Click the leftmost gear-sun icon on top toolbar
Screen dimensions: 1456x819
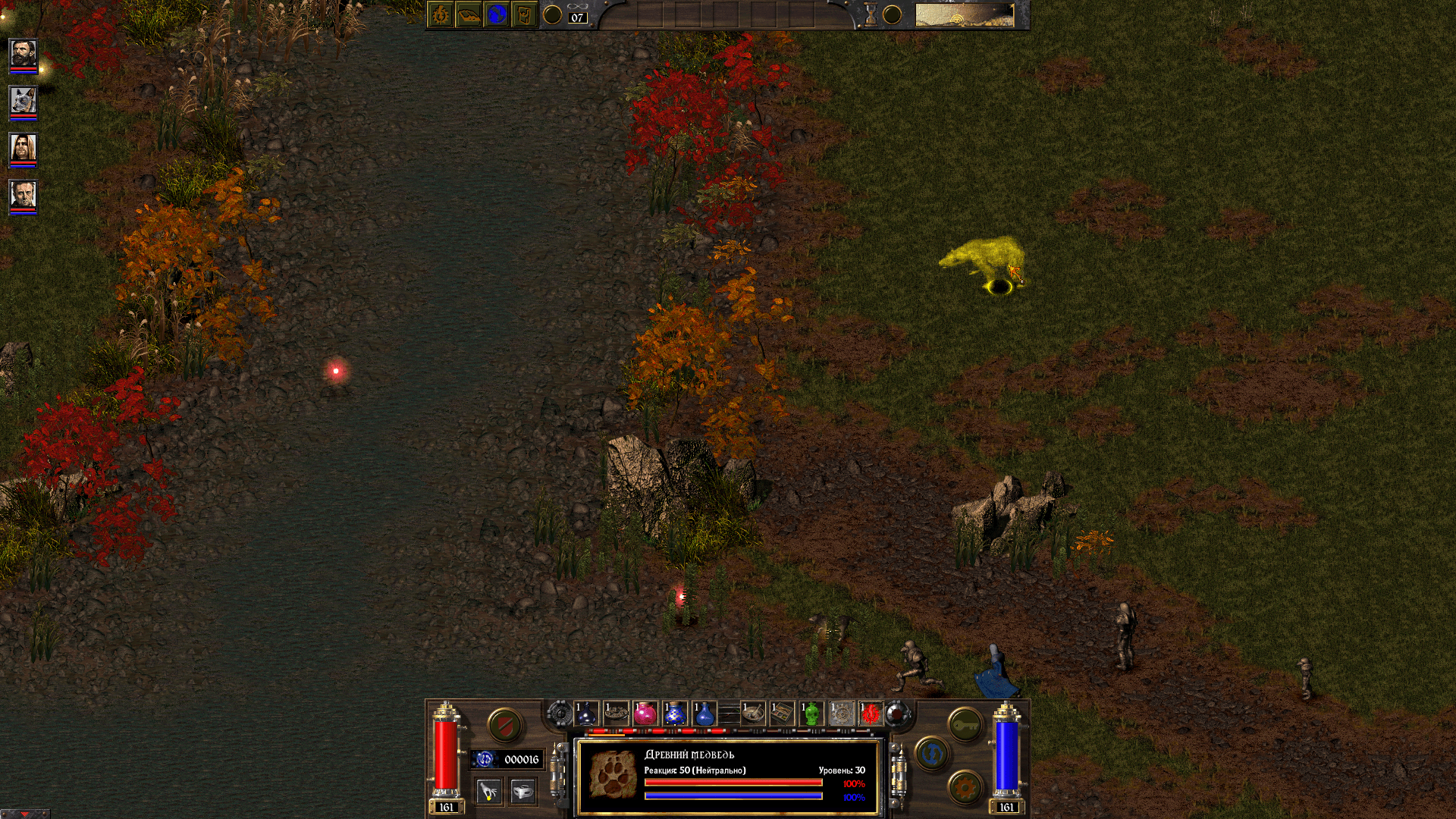[438, 14]
